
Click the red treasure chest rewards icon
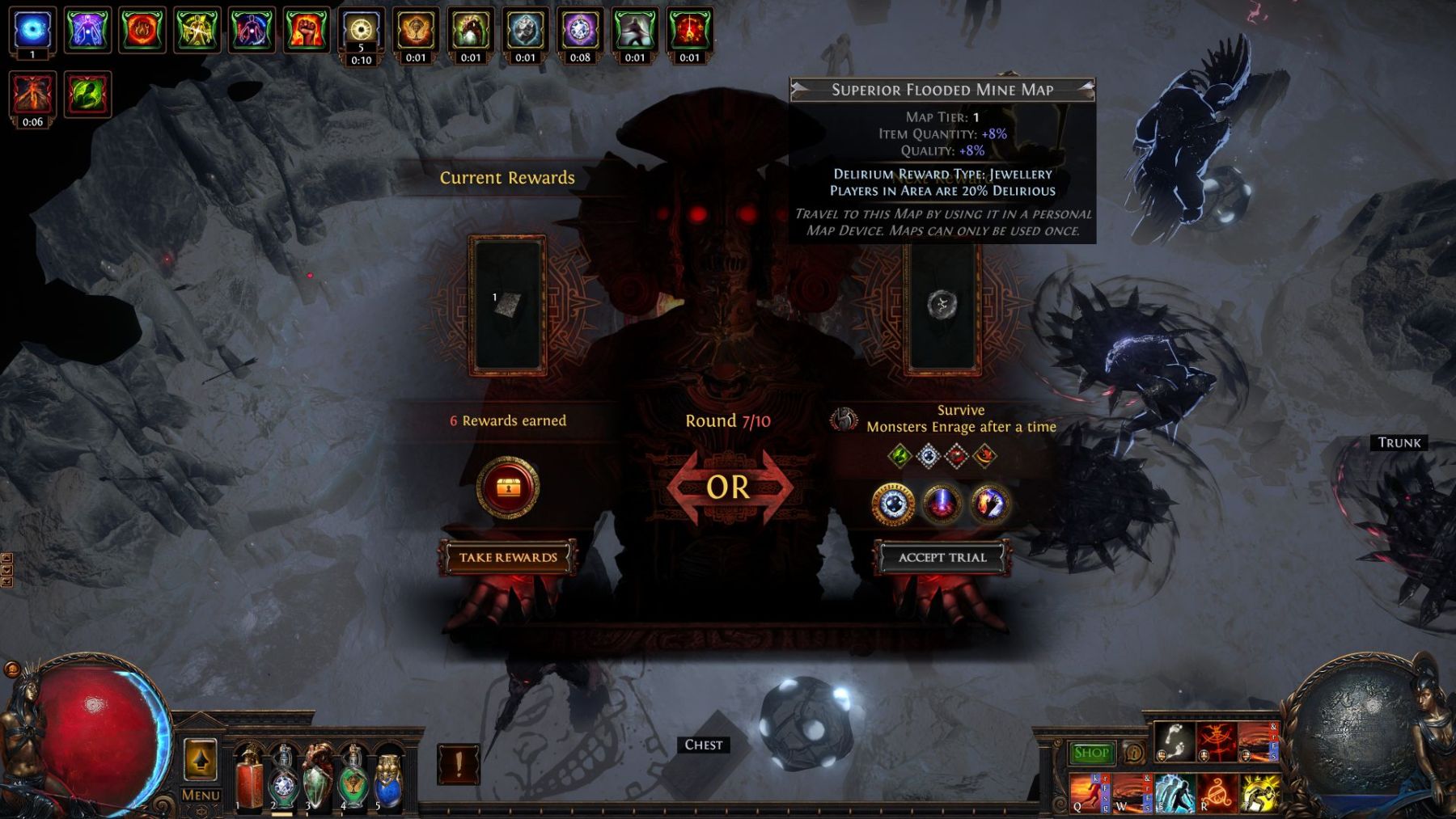[508, 488]
